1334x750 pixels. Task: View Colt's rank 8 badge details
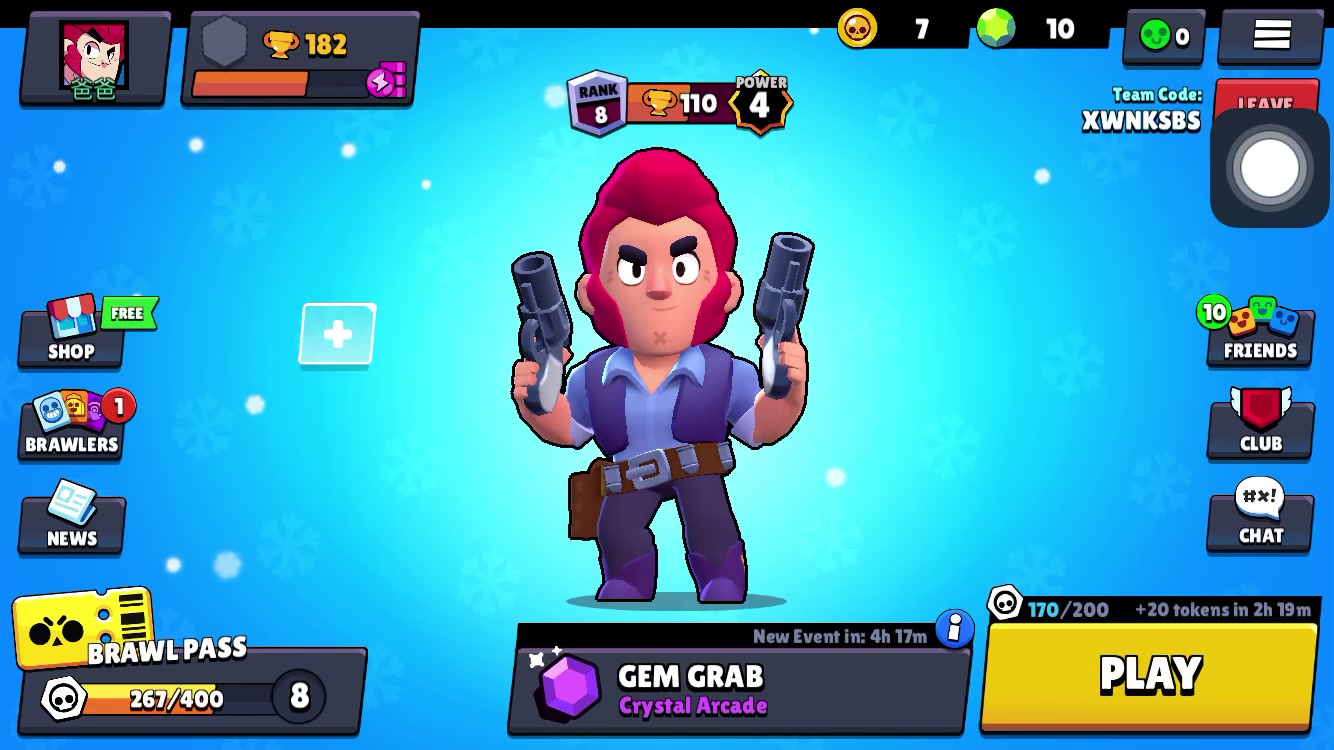598,103
